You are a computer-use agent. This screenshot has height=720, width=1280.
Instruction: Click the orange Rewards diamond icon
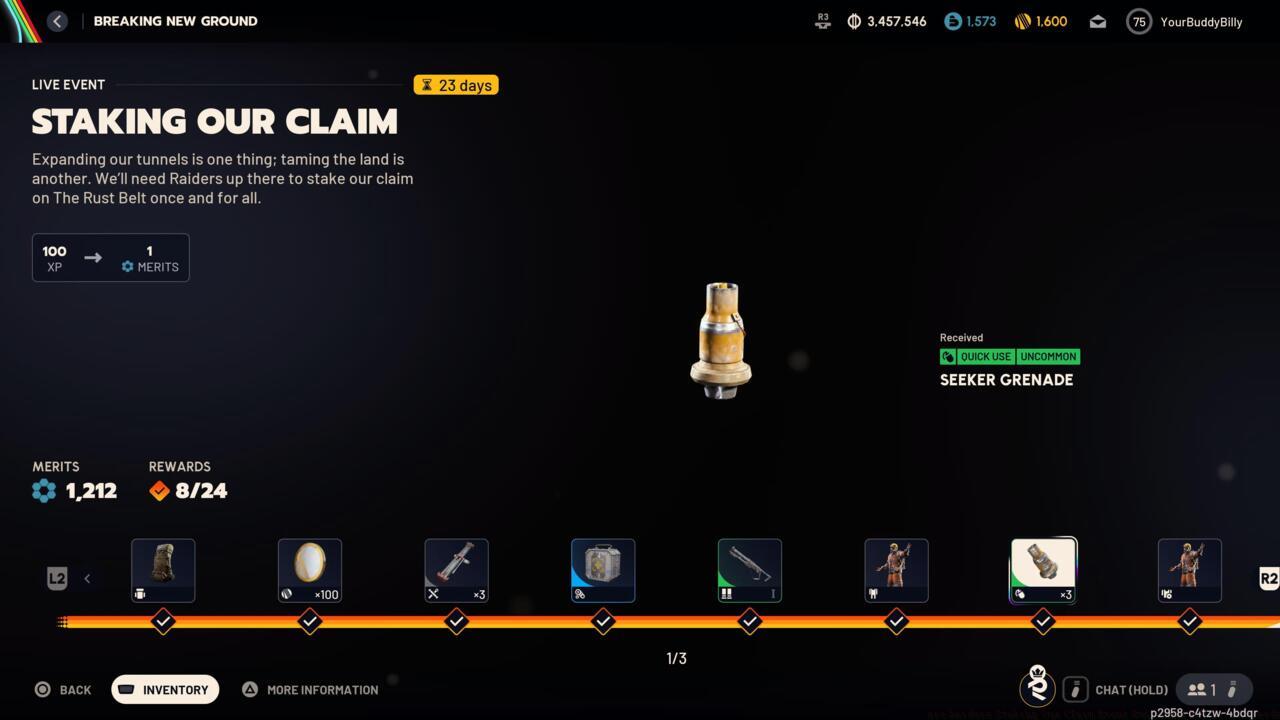click(x=158, y=490)
